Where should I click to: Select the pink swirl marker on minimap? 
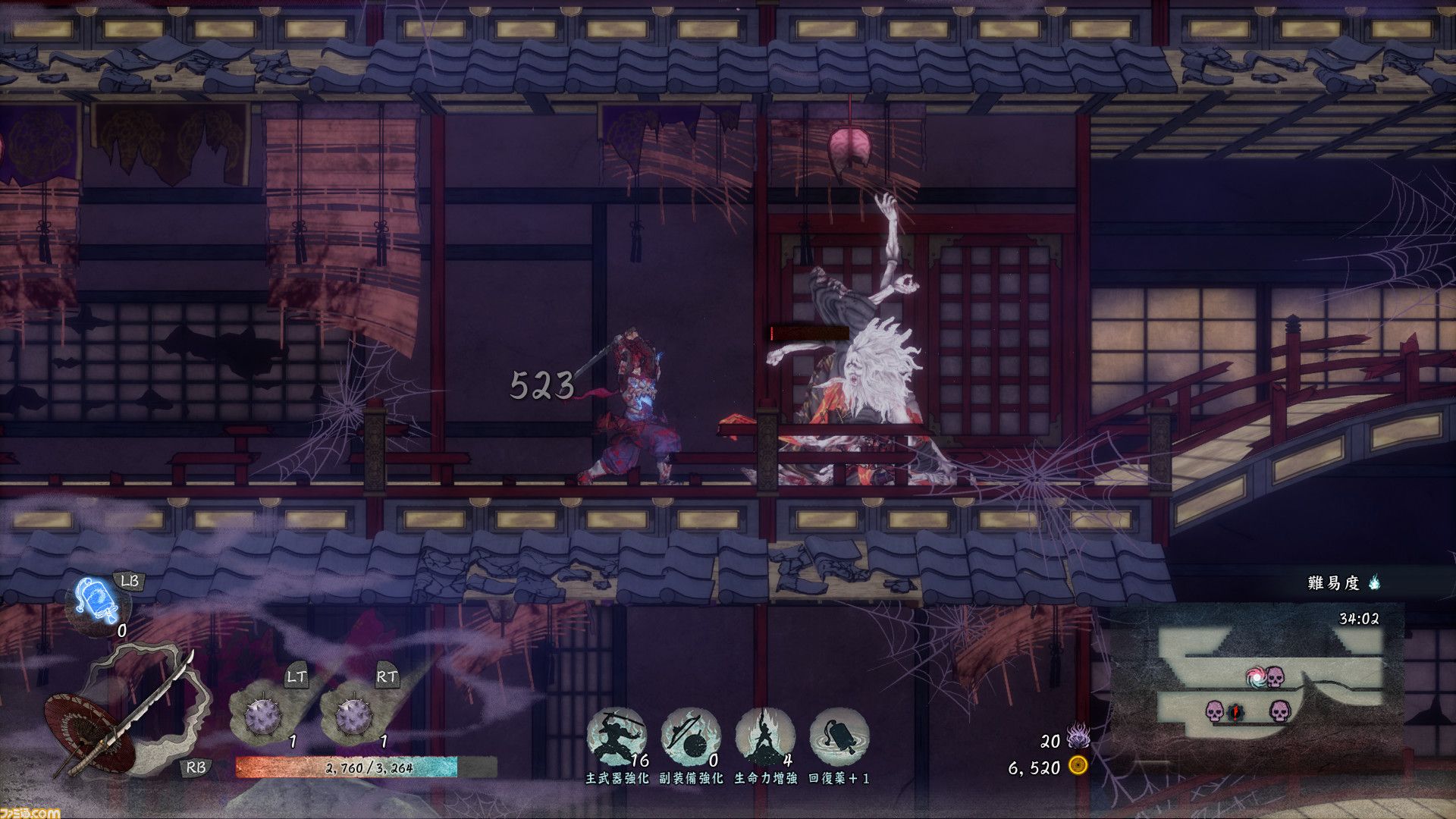[x=1256, y=676]
